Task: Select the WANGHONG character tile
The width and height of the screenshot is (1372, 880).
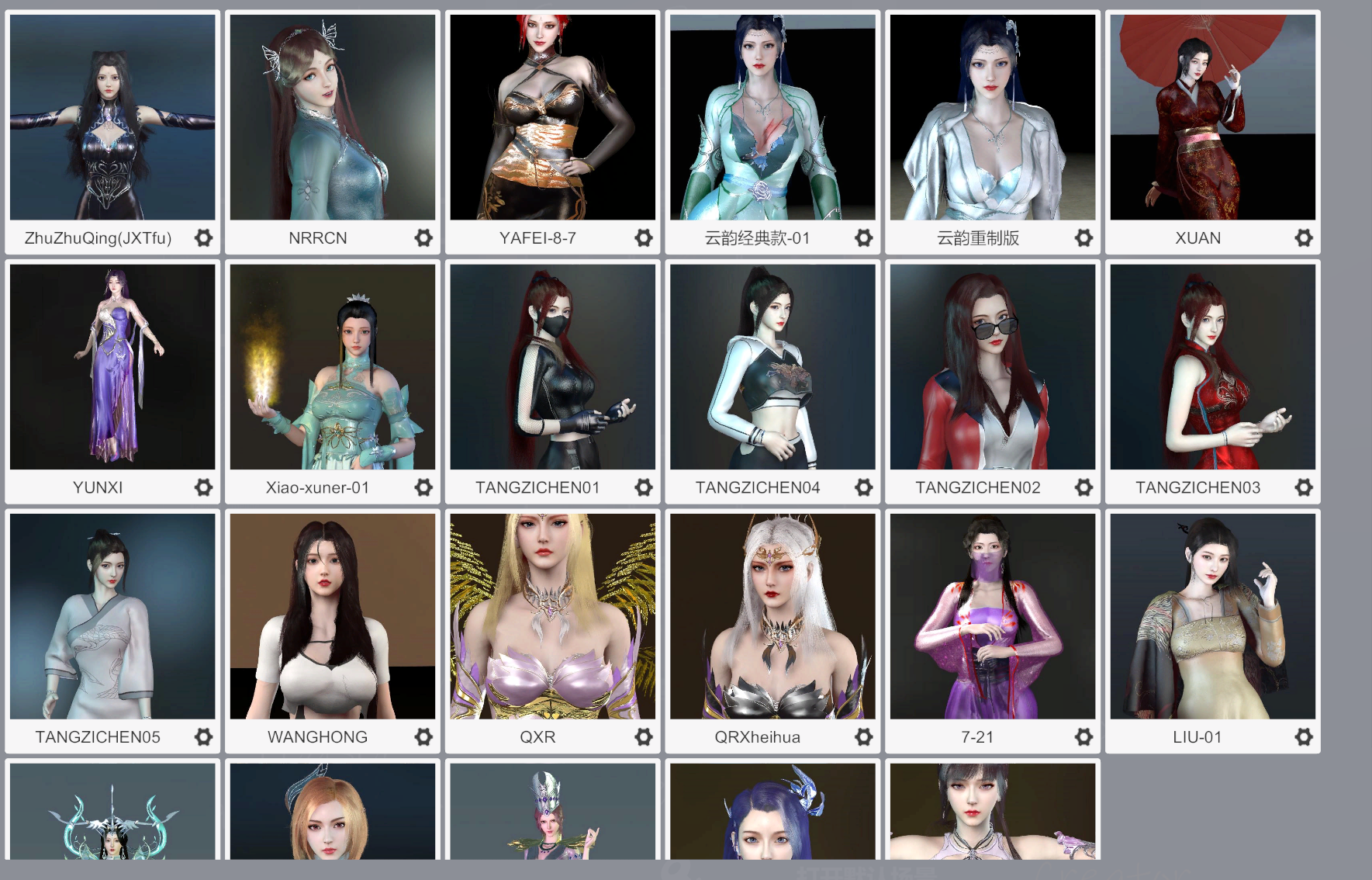Action: (x=333, y=616)
